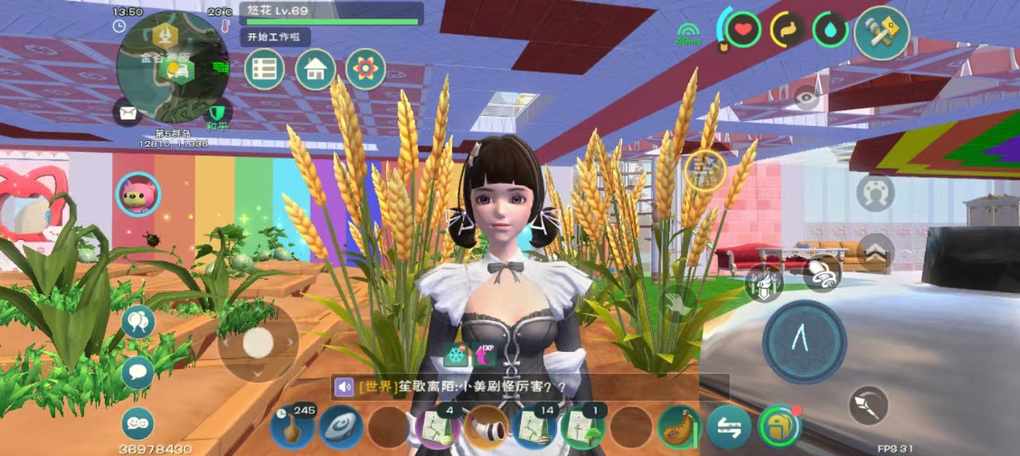Tap the hammer and saw crafting button
The height and width of the screenshot is (456, 1020).
[881, 33]
